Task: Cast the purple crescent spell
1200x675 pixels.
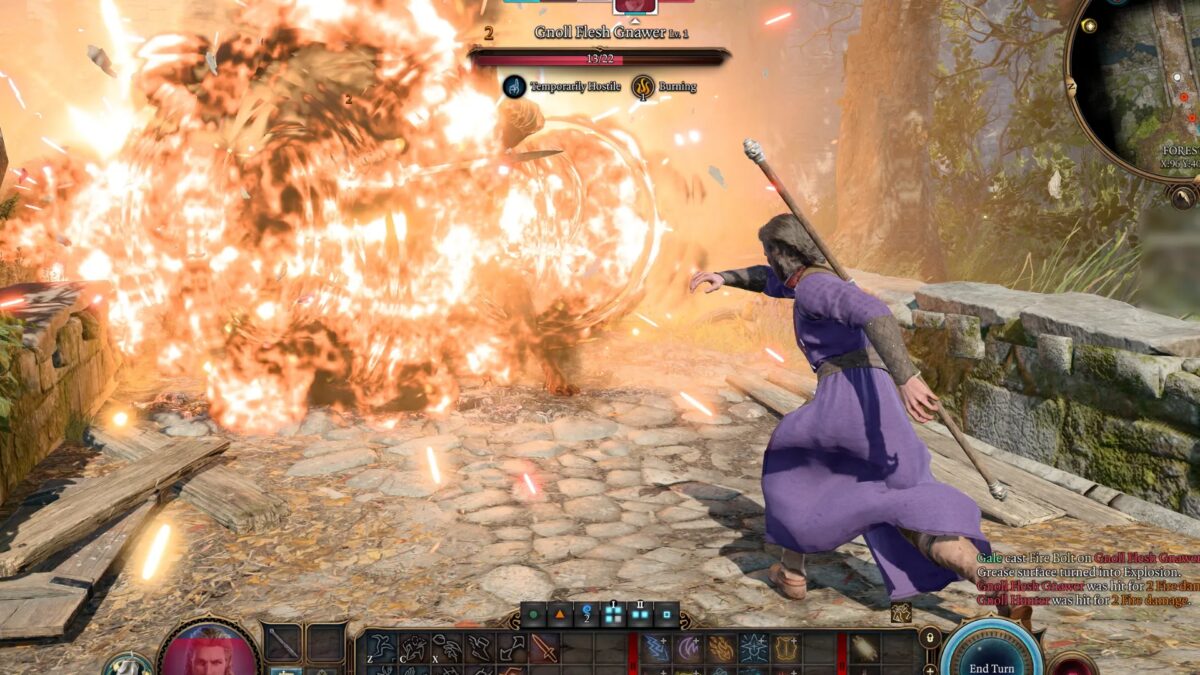Action: 688,648
